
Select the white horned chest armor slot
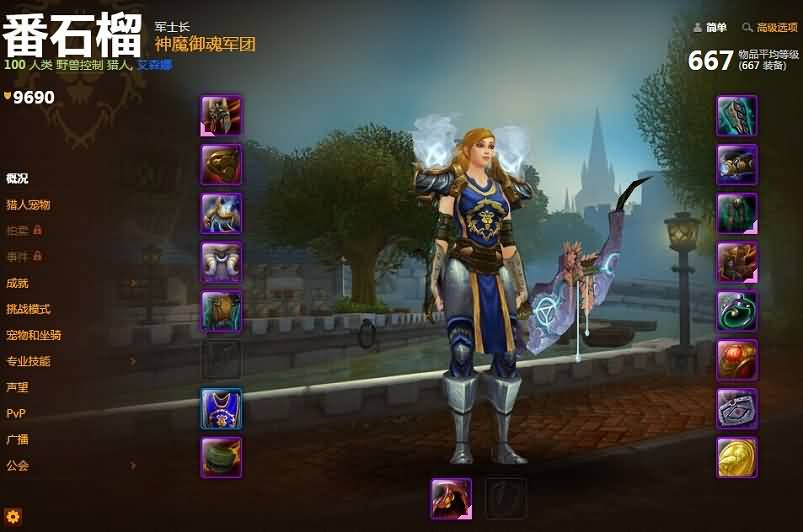221,262
